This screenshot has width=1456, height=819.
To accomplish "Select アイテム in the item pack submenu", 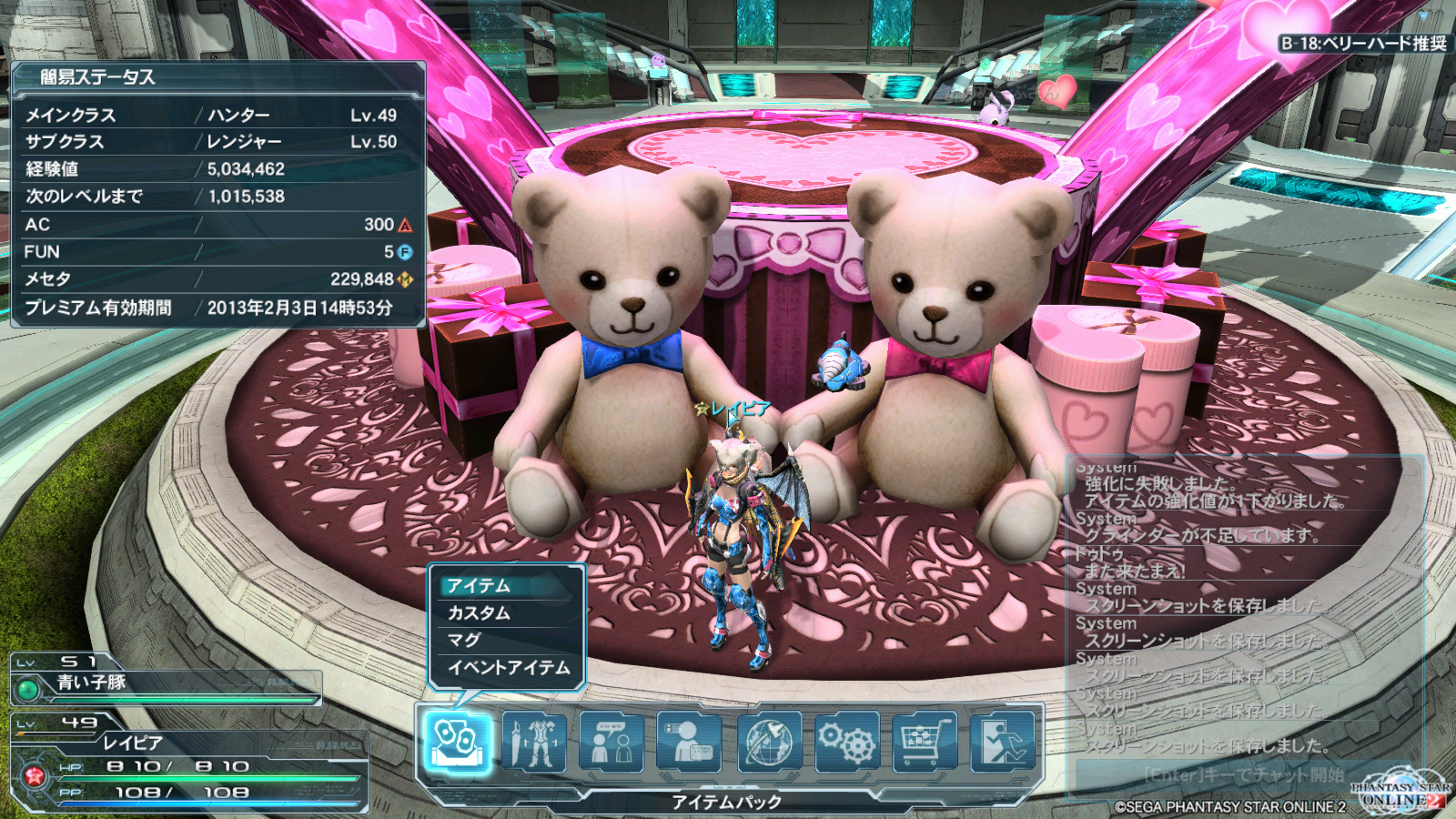I will (x=505, y=586).
